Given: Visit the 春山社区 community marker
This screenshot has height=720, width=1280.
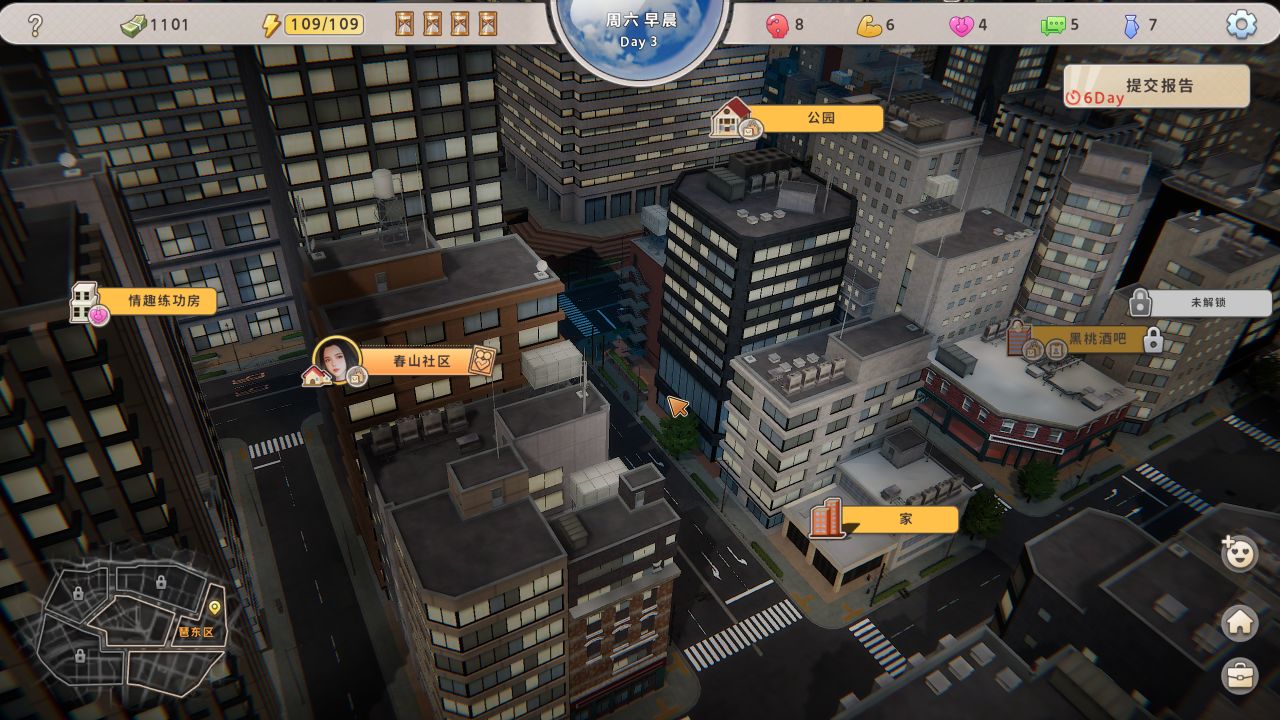Looking at the screenshot, I should click(x=419, y=361).
